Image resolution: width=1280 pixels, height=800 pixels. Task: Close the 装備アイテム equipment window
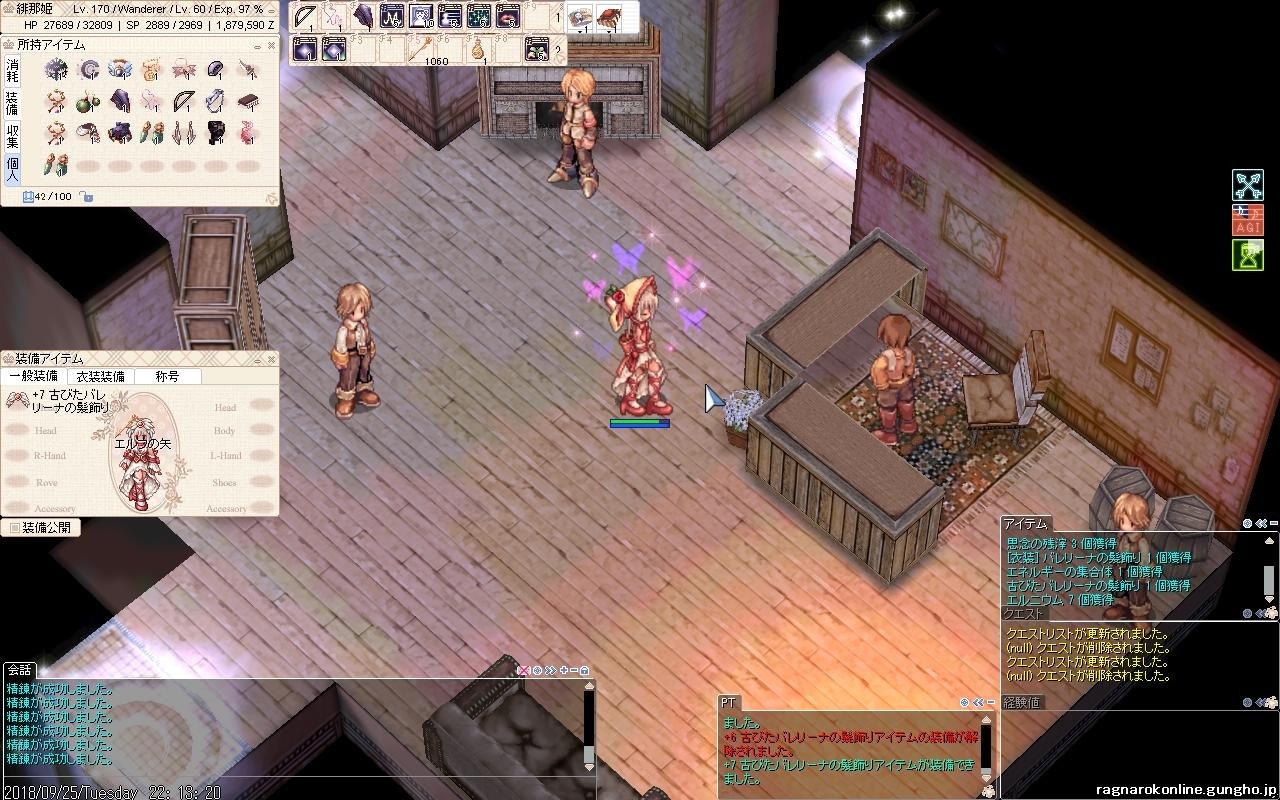(271, 359)
